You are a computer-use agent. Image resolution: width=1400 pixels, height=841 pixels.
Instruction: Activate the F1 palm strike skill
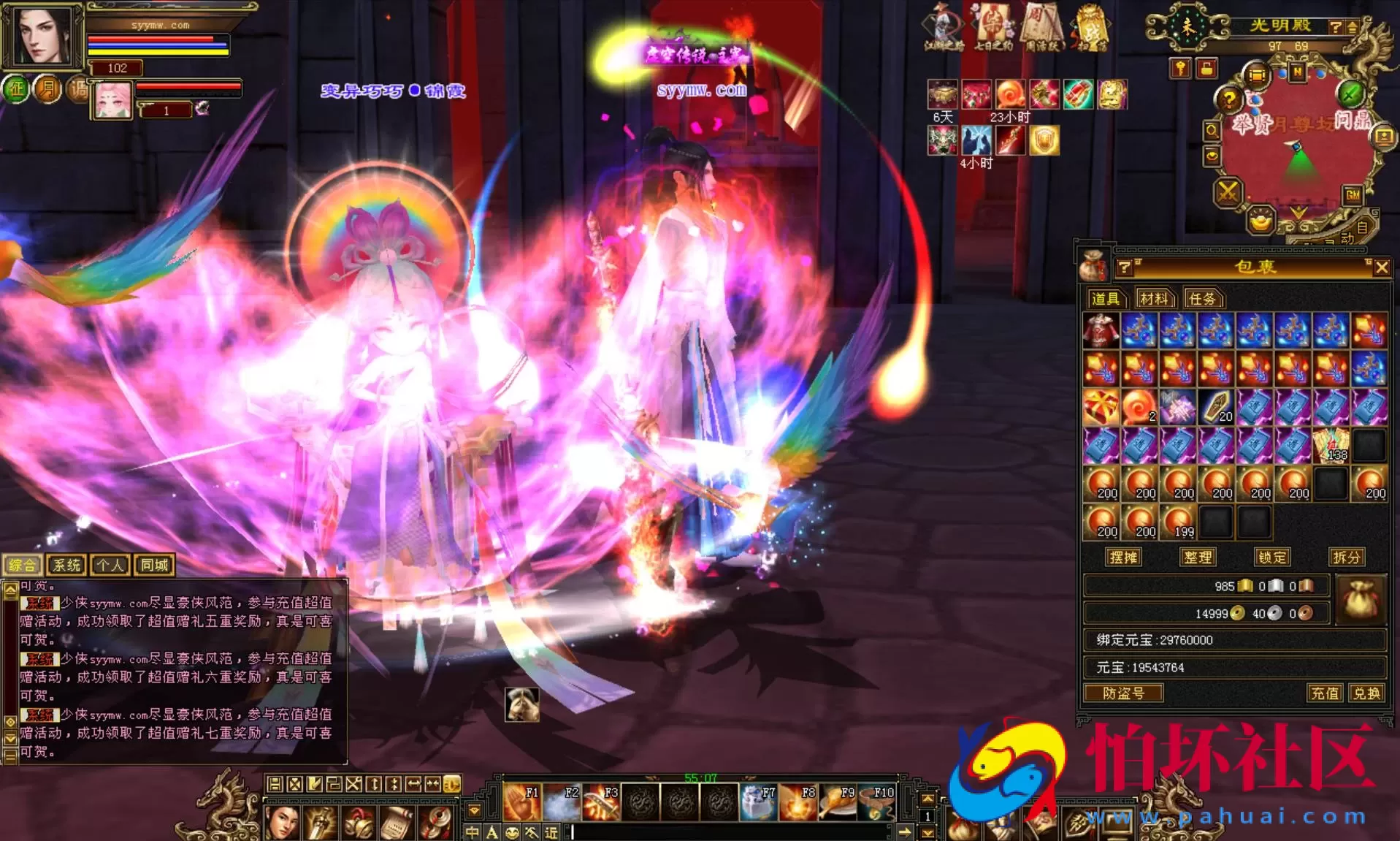[x=522, y=802]
